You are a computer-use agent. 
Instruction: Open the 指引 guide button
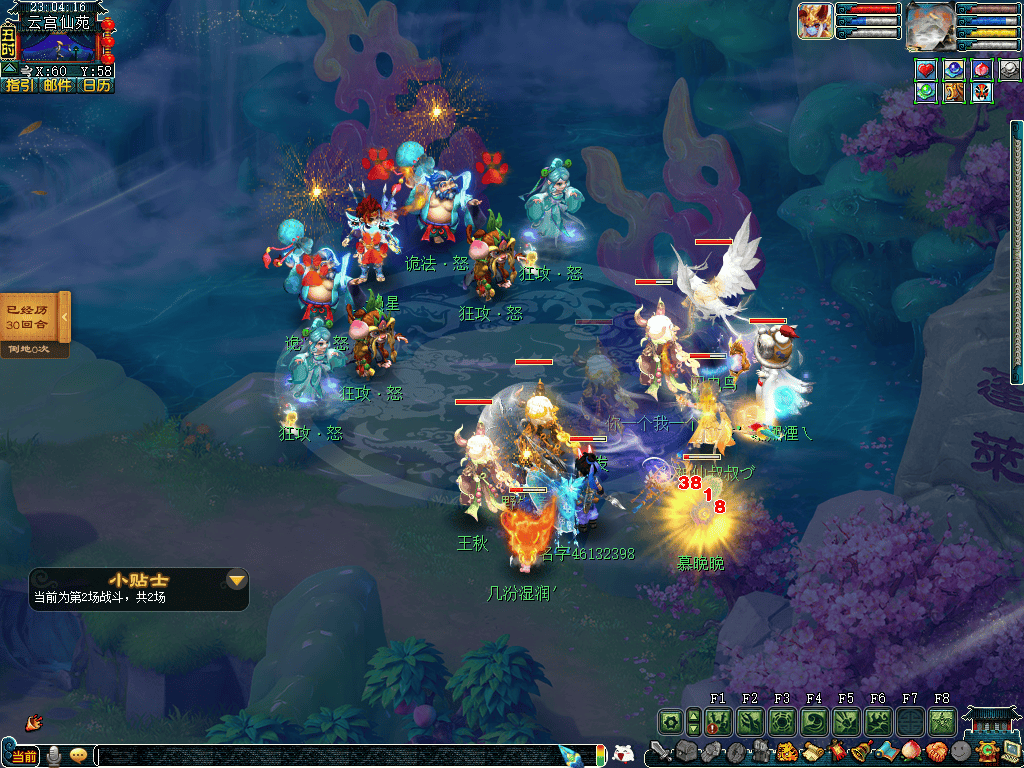[18, 86]
